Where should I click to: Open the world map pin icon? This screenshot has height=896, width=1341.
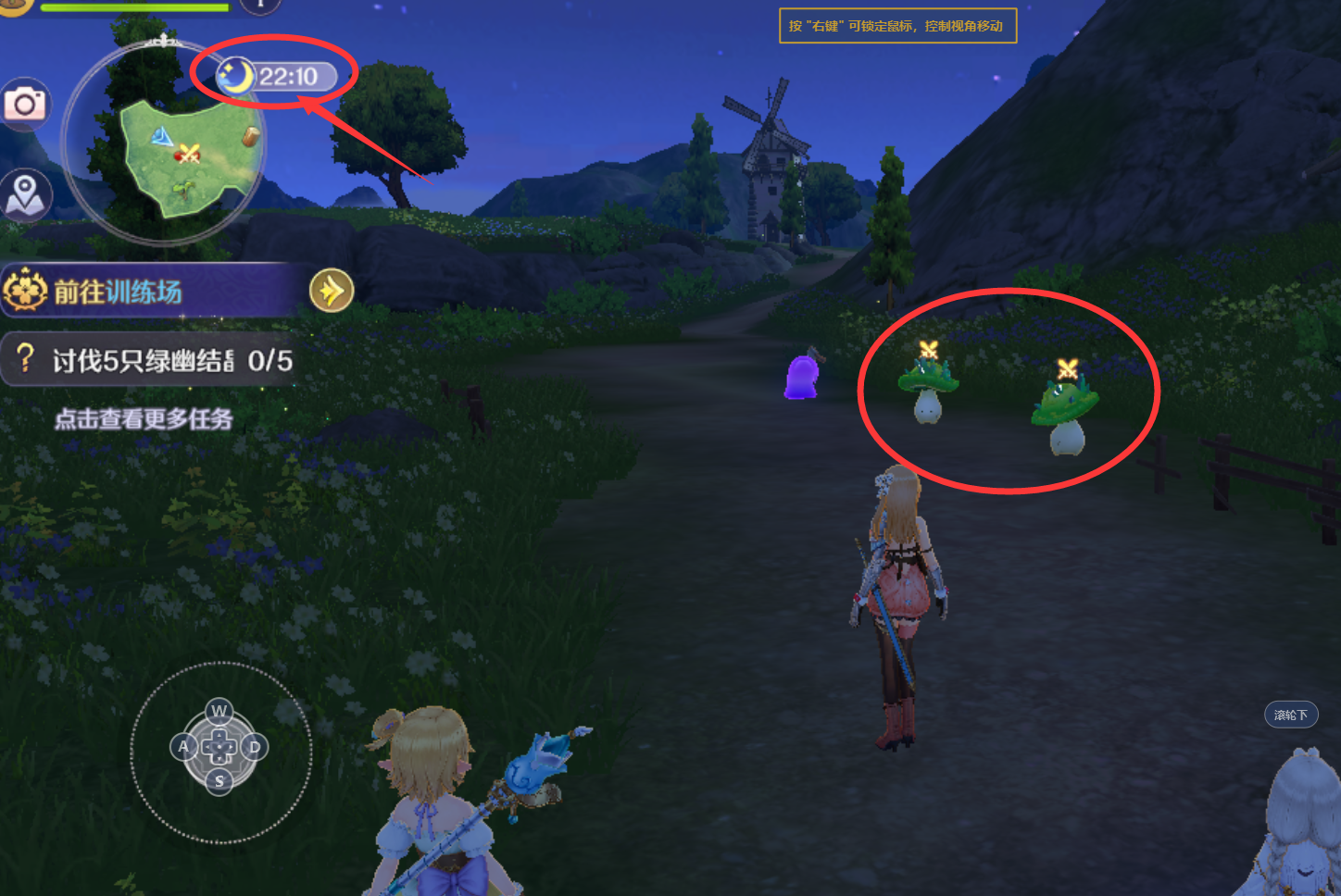(25, 195)
